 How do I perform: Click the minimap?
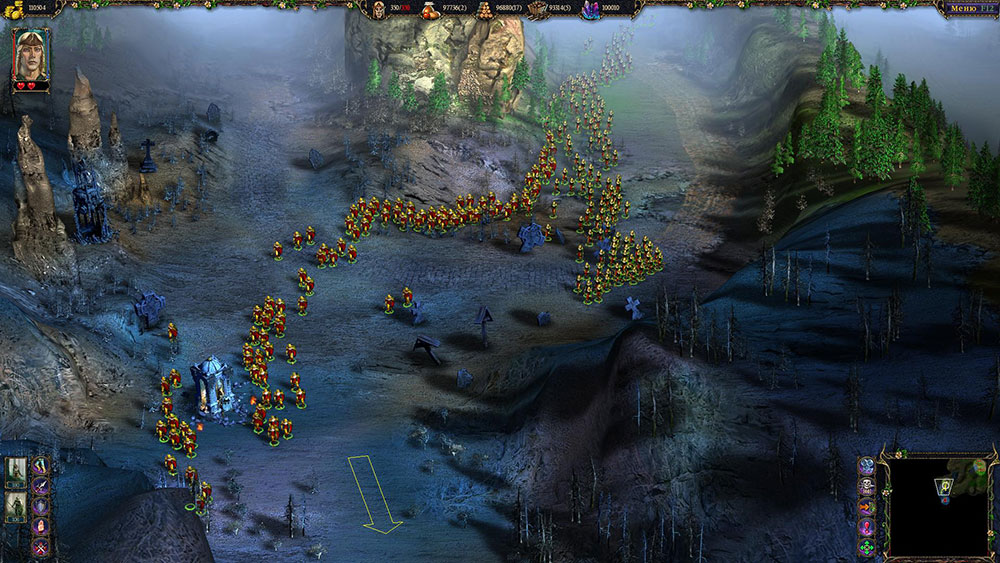[x=938, y=506]
